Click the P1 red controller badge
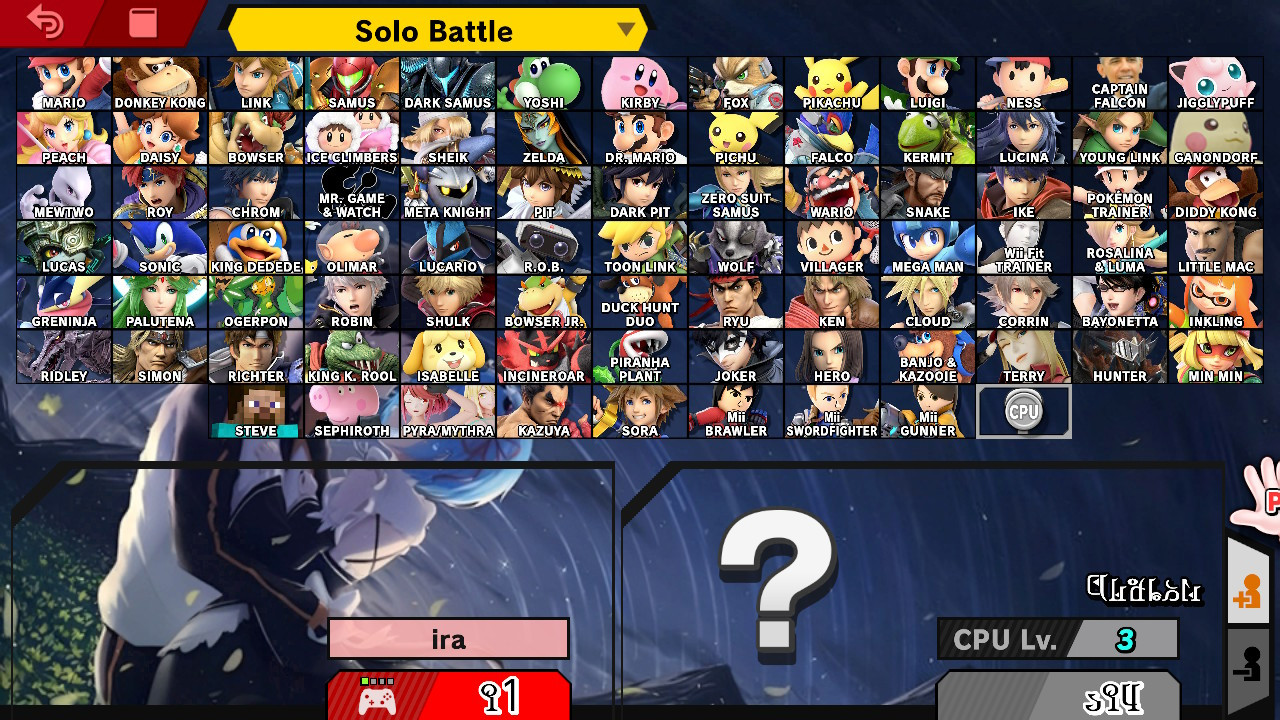The width and height of the screenshot is (1280, 720). coord(448,697)
